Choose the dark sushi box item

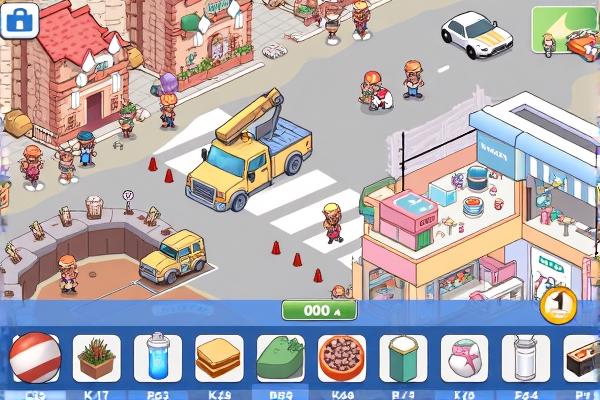pos(582,357)
